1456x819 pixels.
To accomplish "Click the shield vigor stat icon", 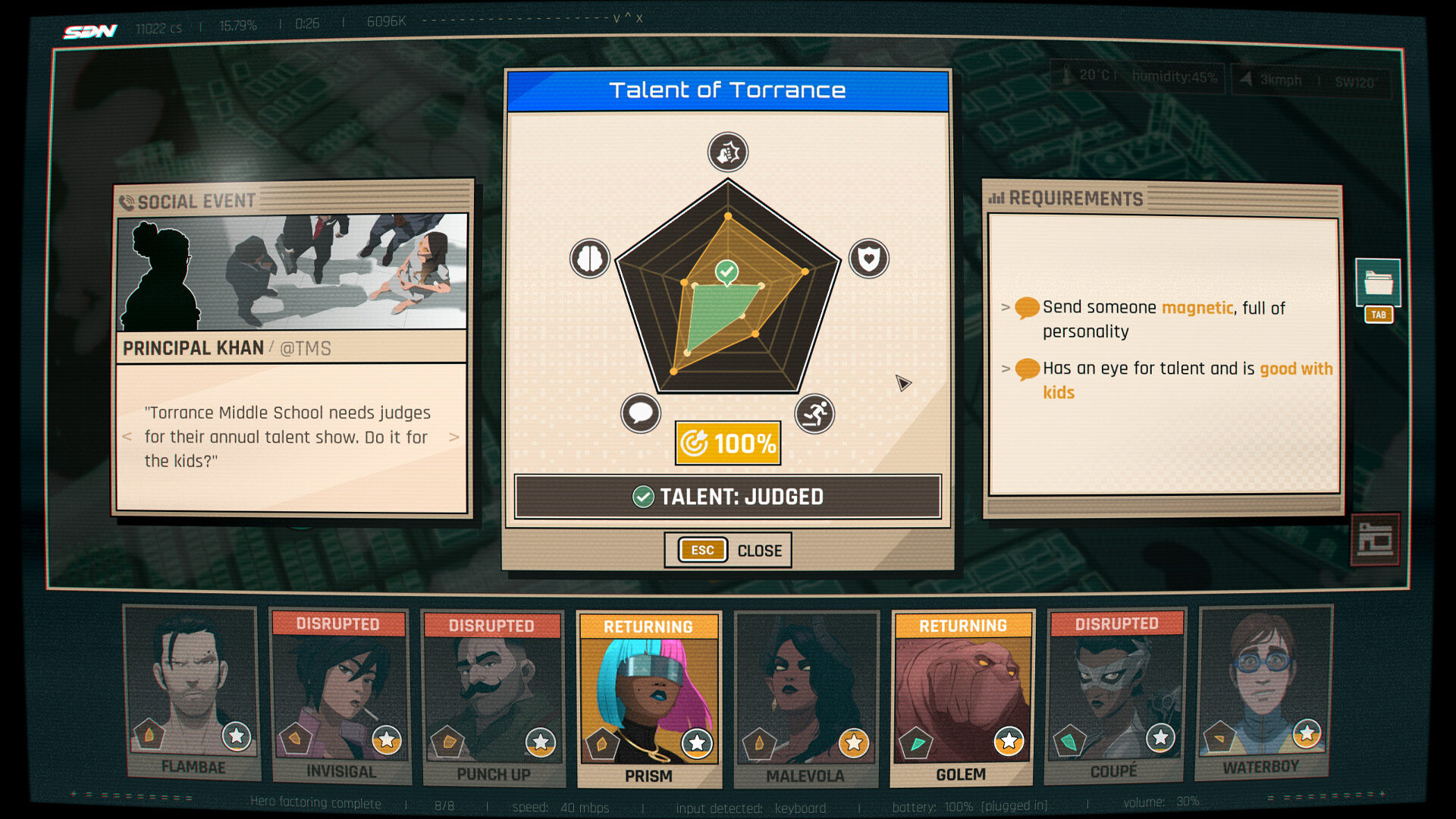I will (x=868, y=259).
